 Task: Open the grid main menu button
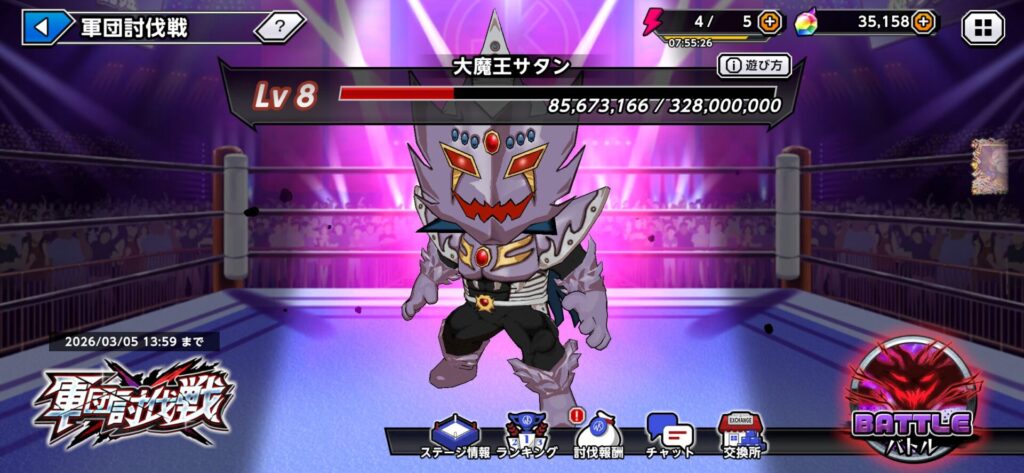983,27
